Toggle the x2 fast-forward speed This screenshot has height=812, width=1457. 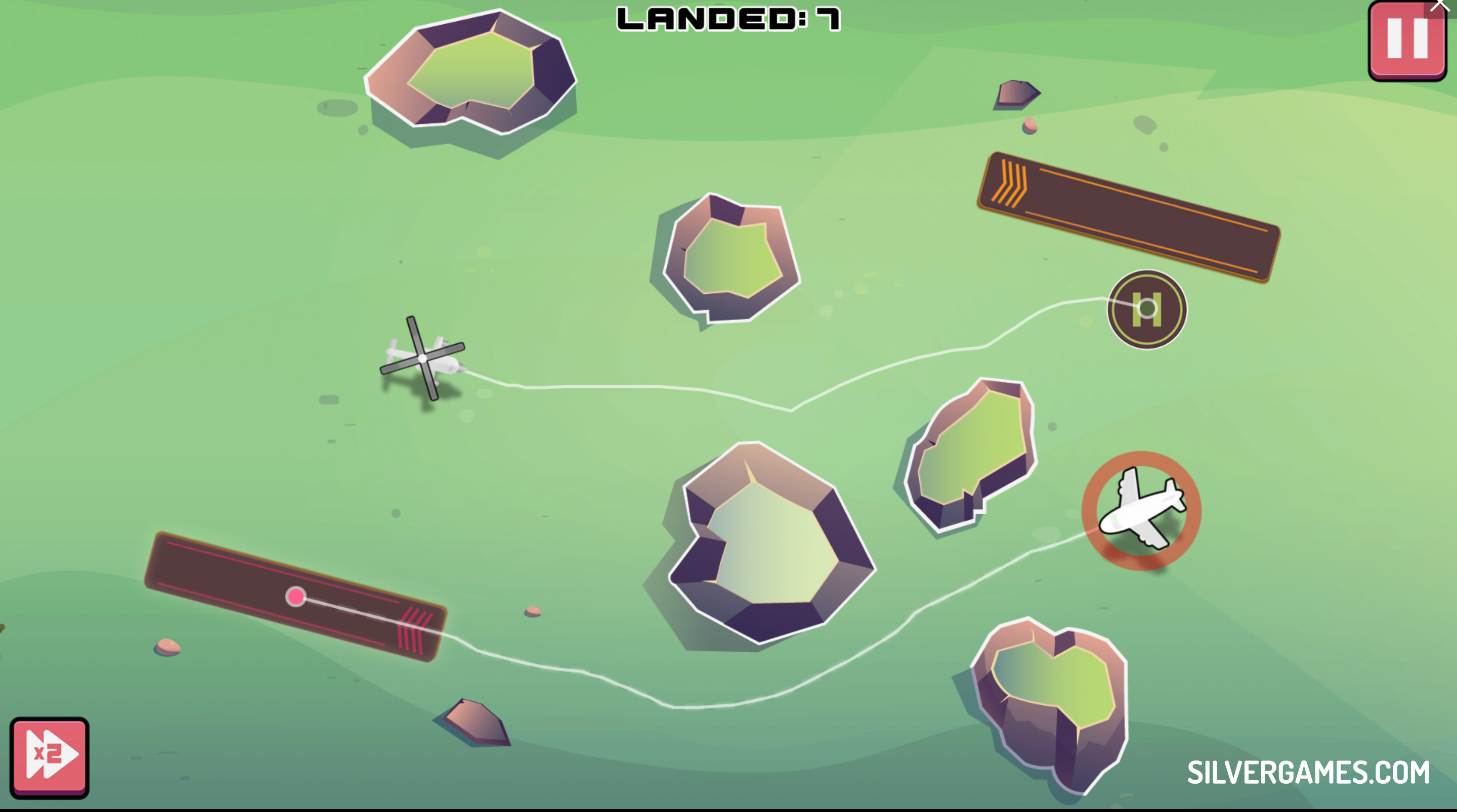tap(49, 756)
